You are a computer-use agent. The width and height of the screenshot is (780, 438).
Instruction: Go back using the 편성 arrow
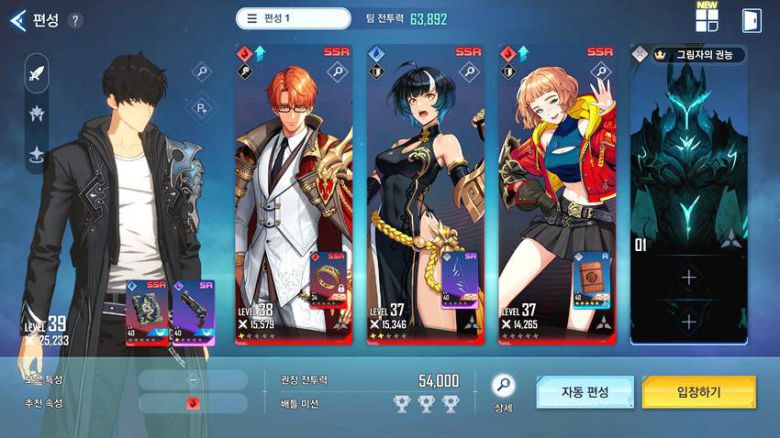point(17,19)
